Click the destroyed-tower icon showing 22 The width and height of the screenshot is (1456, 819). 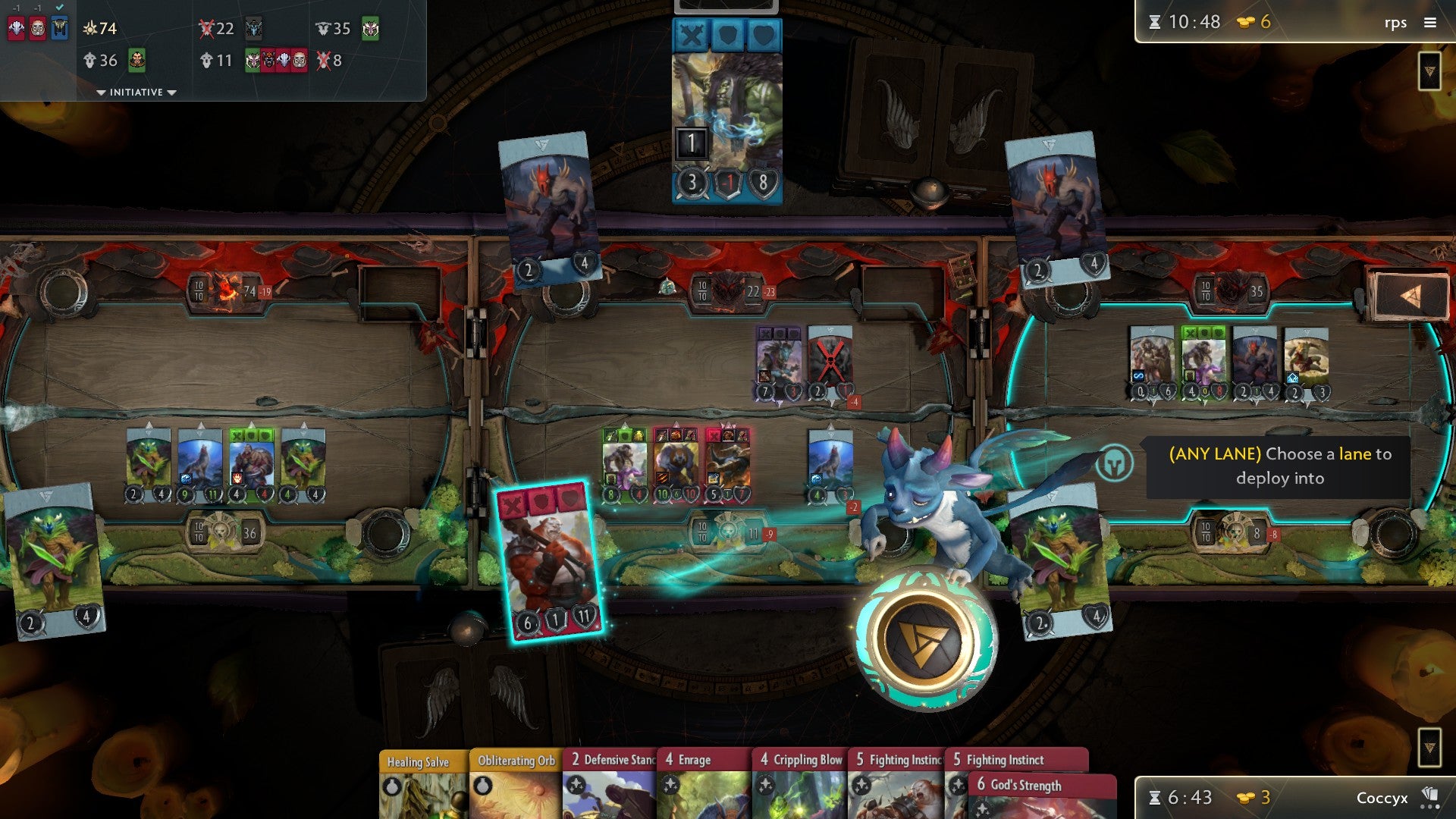pyautogui.click(x=207, y=29)
